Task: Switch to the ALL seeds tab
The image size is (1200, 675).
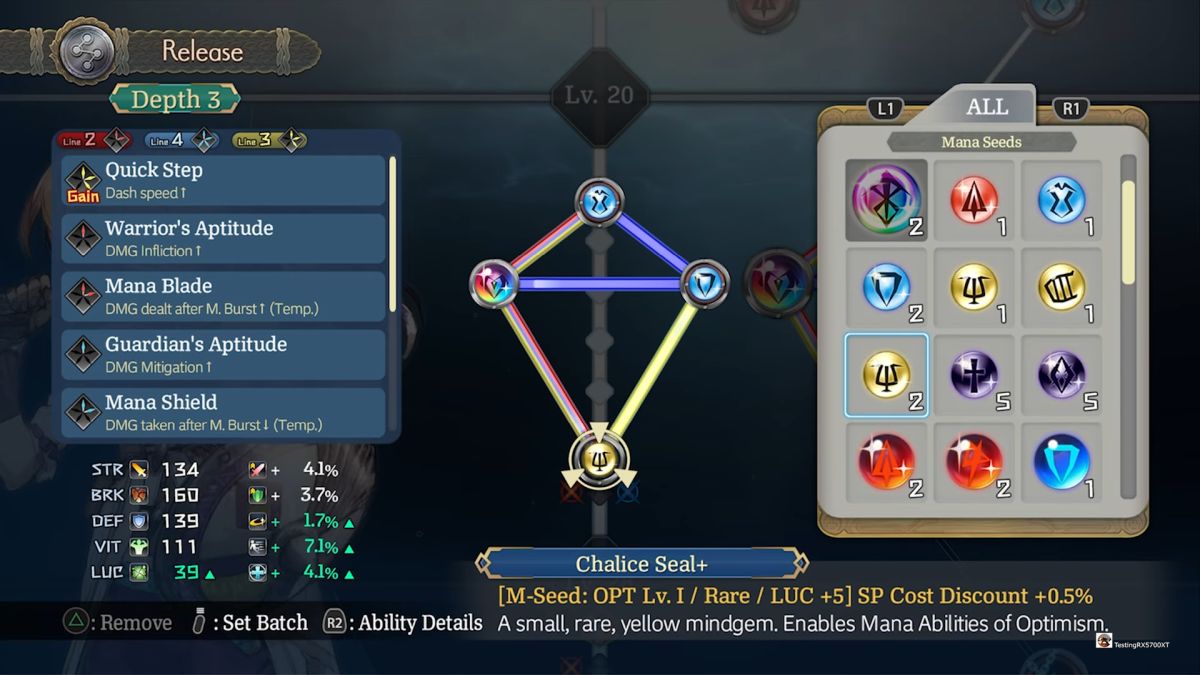Action: tap(986, 107)
